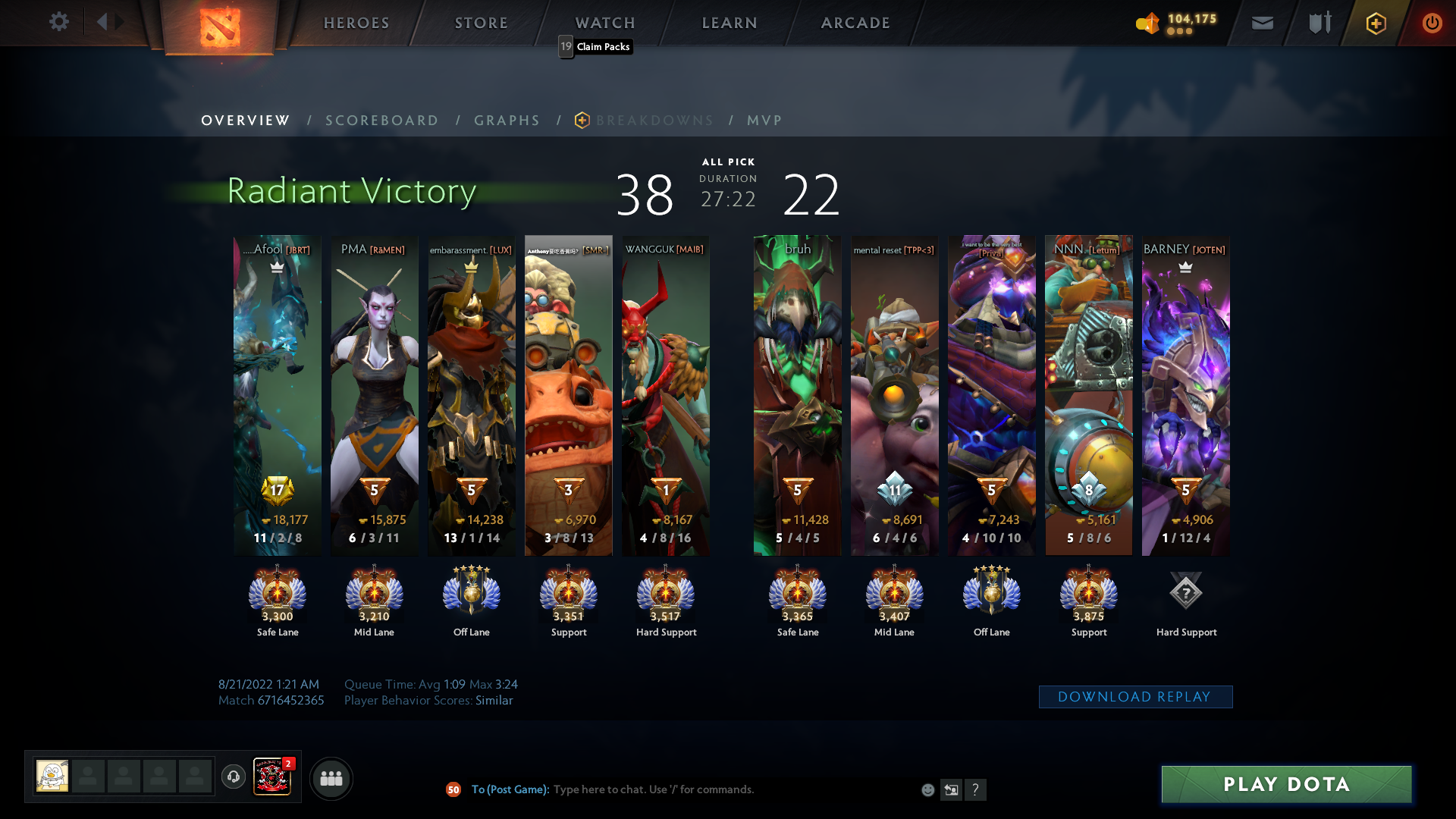Viewport: 1456px width, 819px height.
Task: Open the settings gear
Action: [59, 22]
